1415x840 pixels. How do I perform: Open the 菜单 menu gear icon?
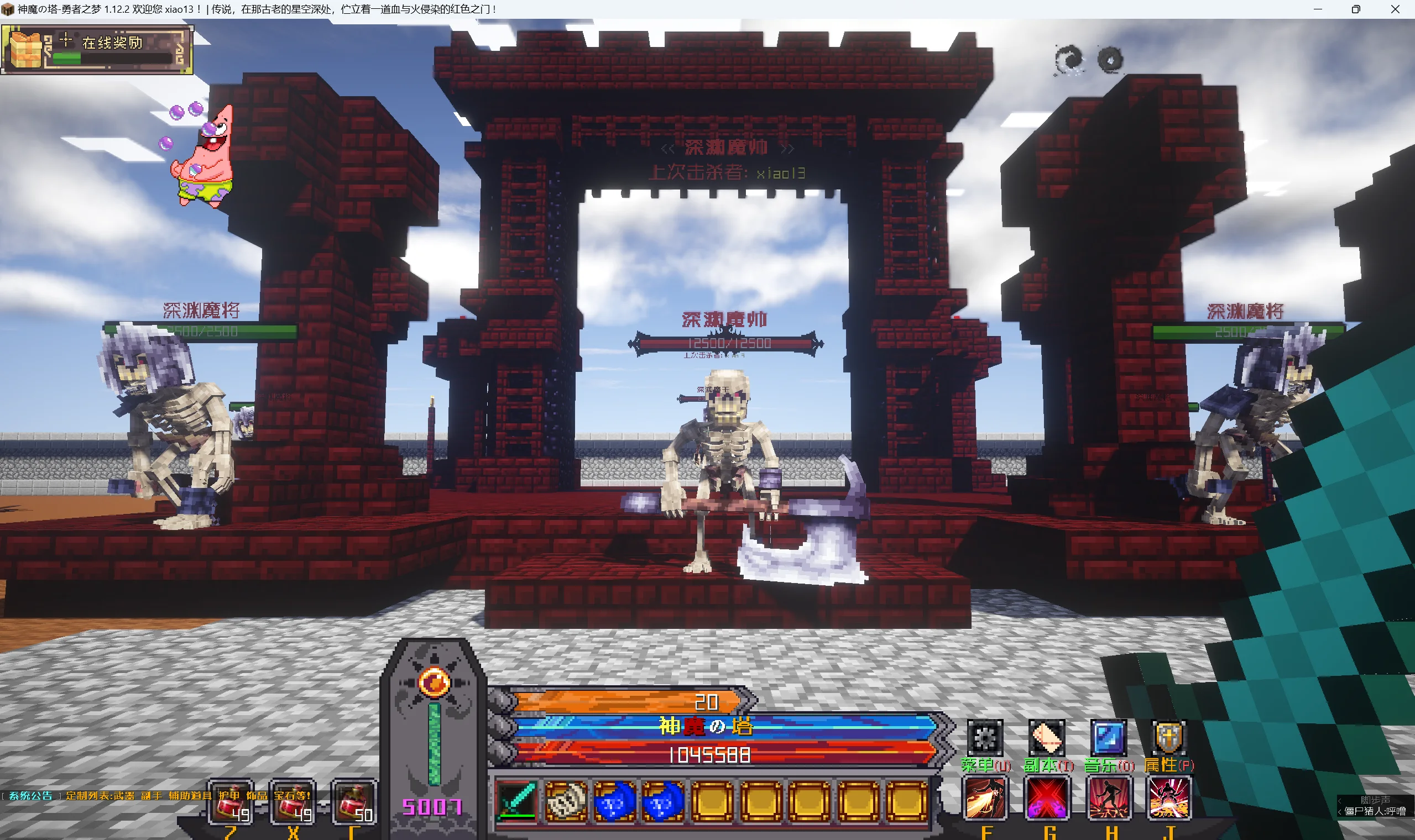[985, 738]
